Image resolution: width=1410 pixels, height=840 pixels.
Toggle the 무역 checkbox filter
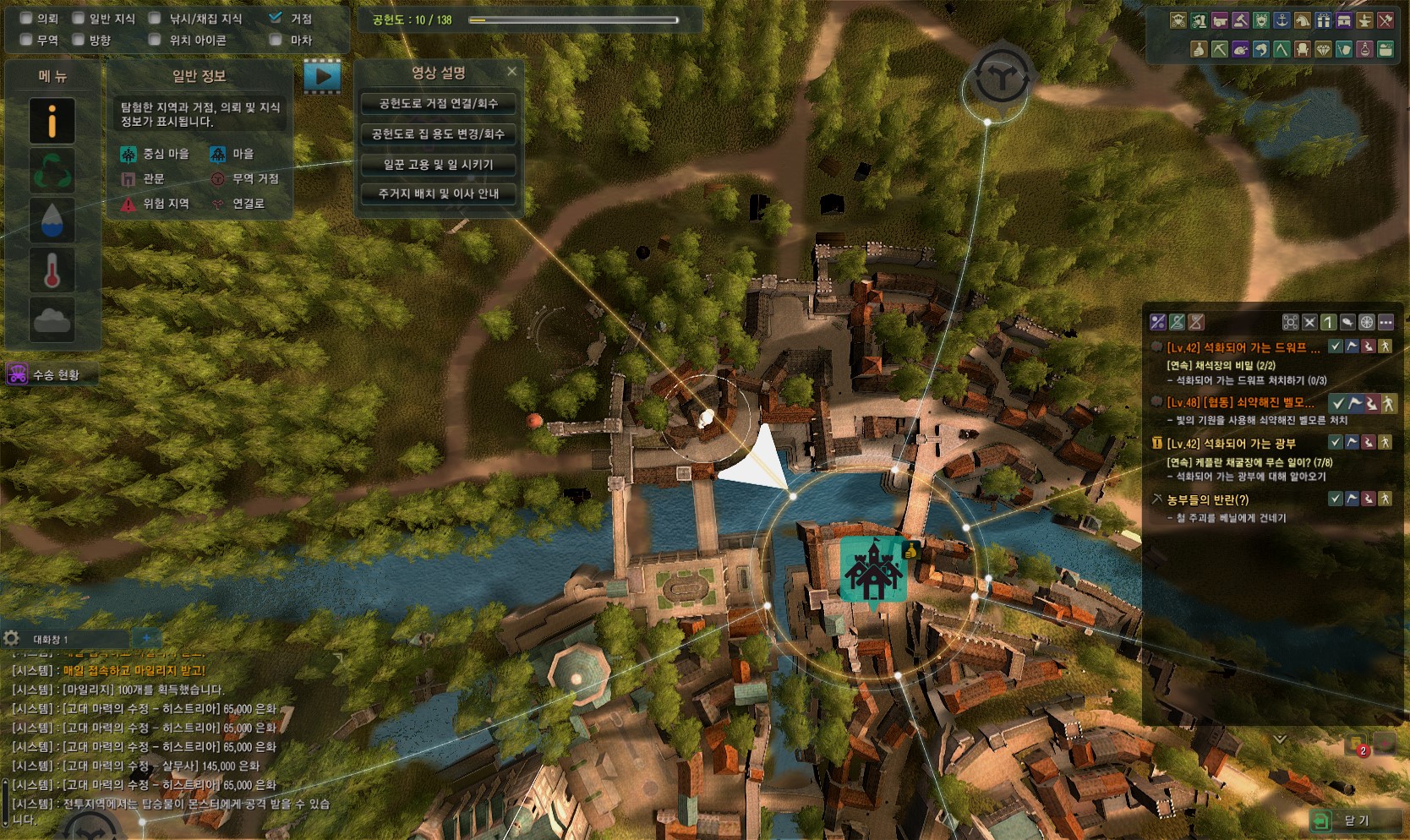(26, 40)
